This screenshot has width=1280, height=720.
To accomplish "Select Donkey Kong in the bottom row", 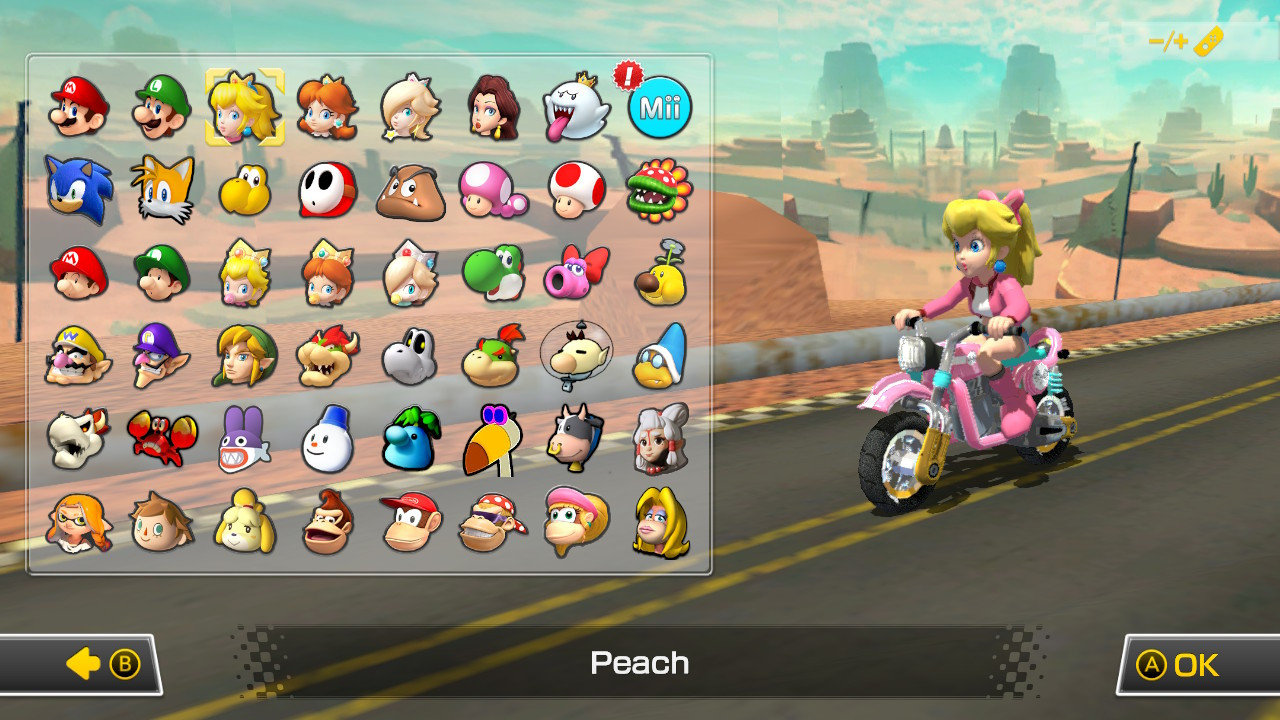I will 326,522.
